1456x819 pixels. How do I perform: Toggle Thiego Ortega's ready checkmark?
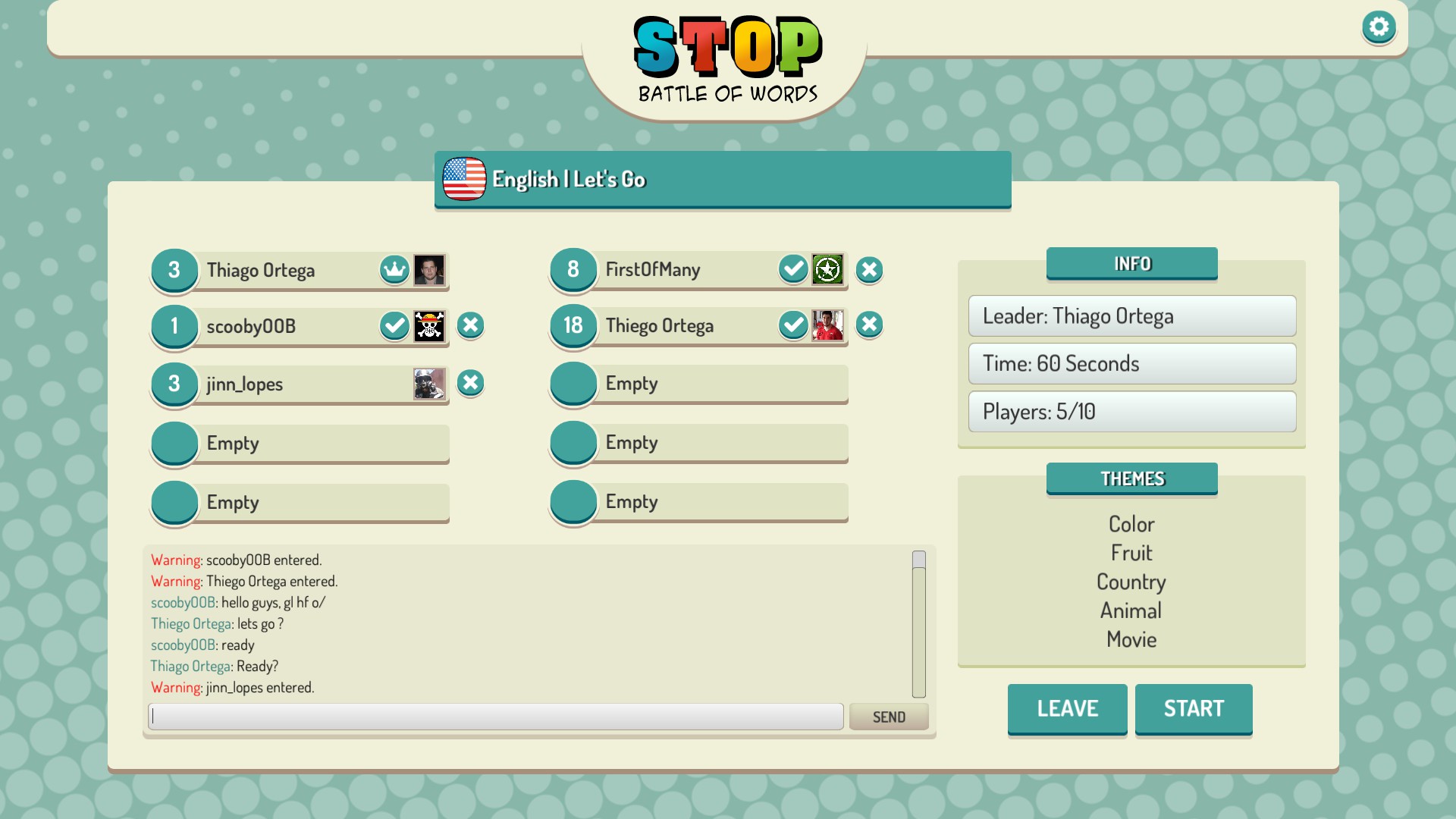(792, 325)
